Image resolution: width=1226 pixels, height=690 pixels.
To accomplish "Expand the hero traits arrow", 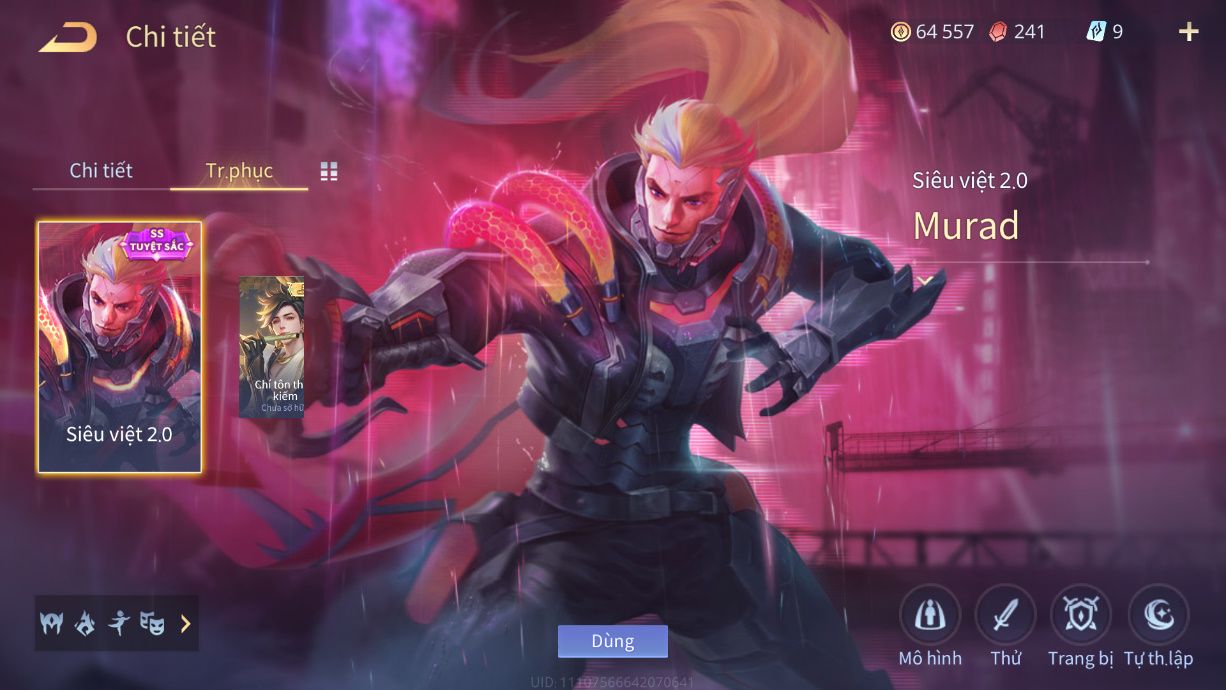I will [x=185, y=624].
